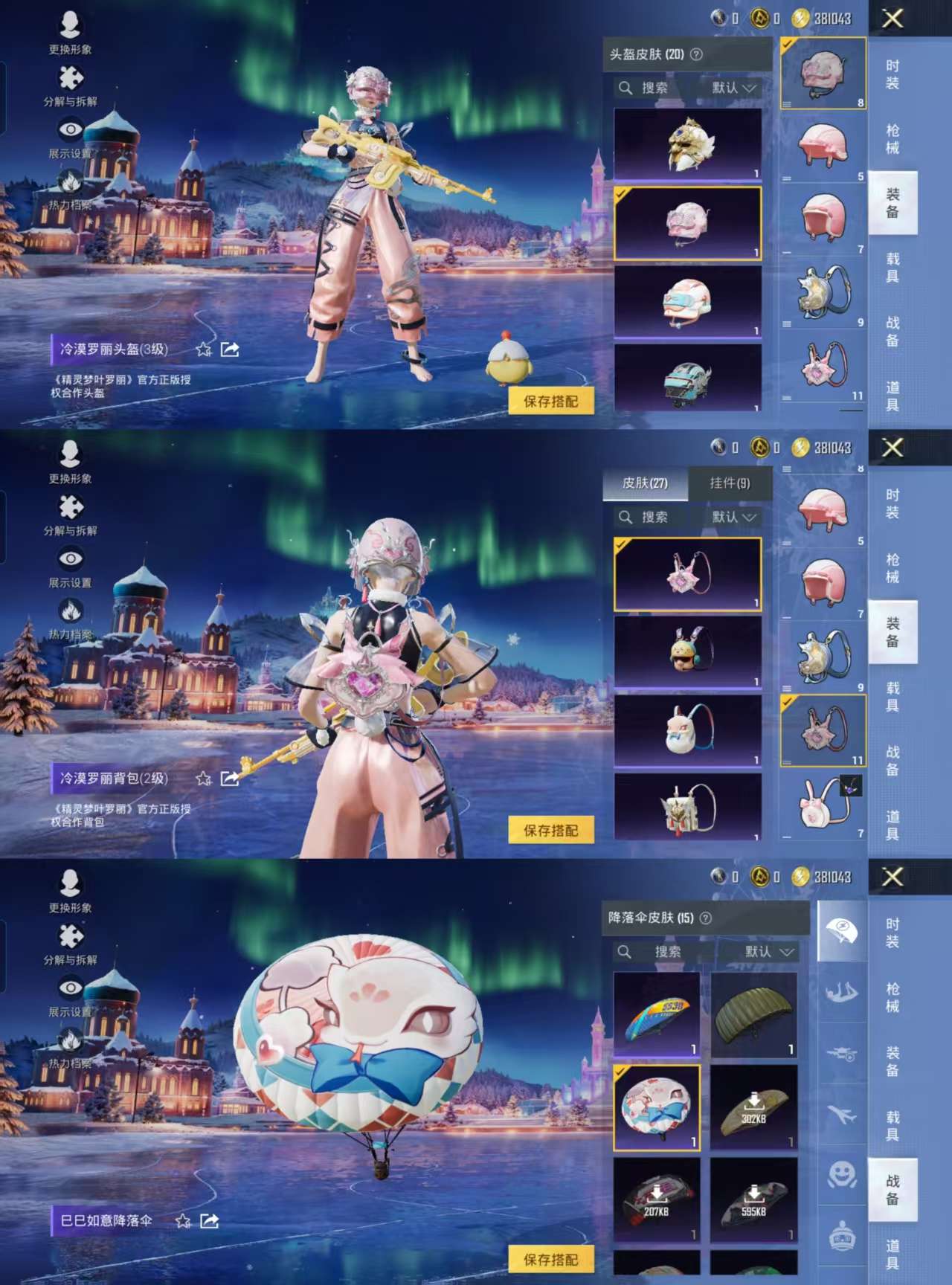Click 保存搭配 button in helmet screen
This screenshot has width=952, height=1285.
(552, 400)
